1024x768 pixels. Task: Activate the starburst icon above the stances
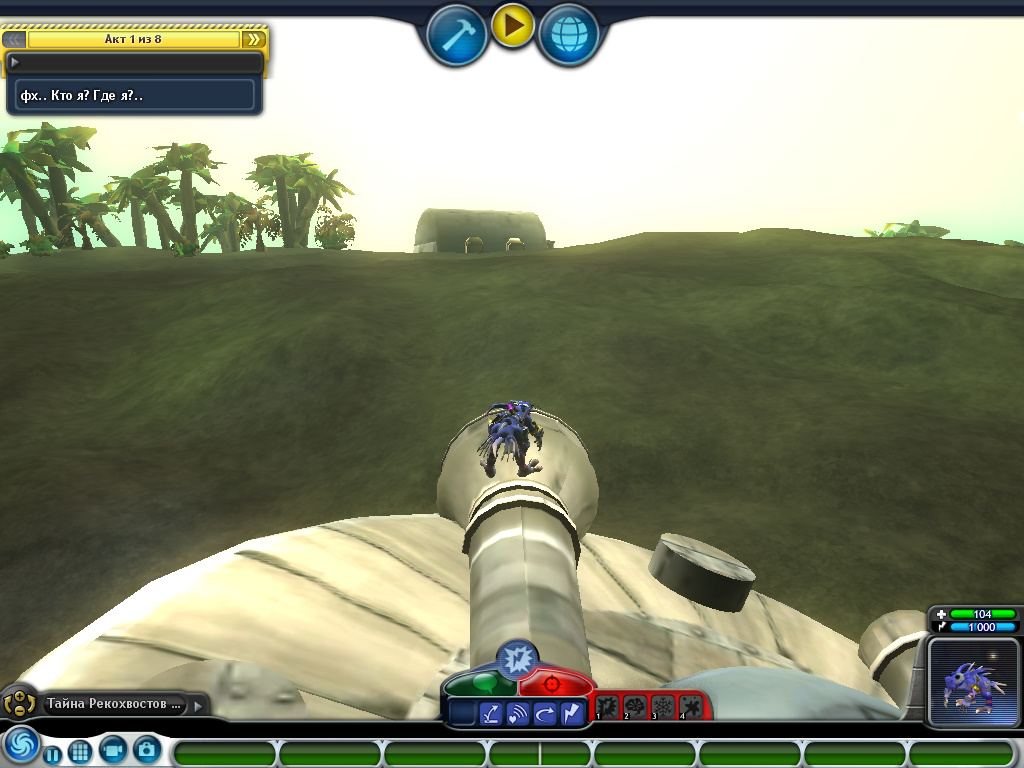(x=517, y=658)
